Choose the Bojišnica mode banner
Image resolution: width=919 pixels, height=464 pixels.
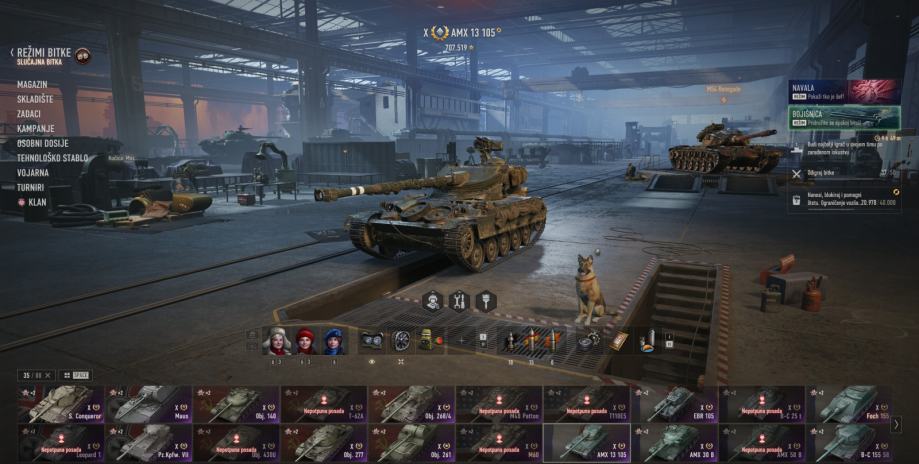pos(844,118)
